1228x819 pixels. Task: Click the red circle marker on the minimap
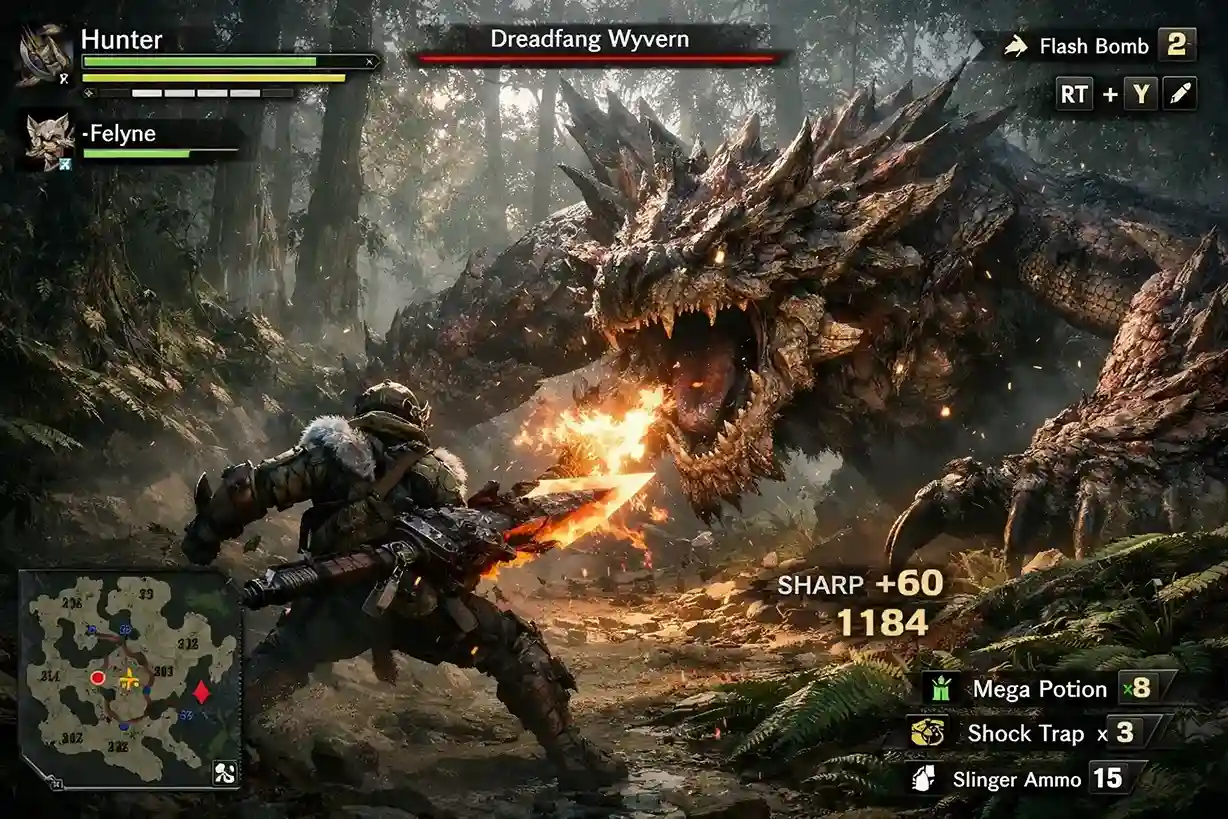click(x=98, y=678)
